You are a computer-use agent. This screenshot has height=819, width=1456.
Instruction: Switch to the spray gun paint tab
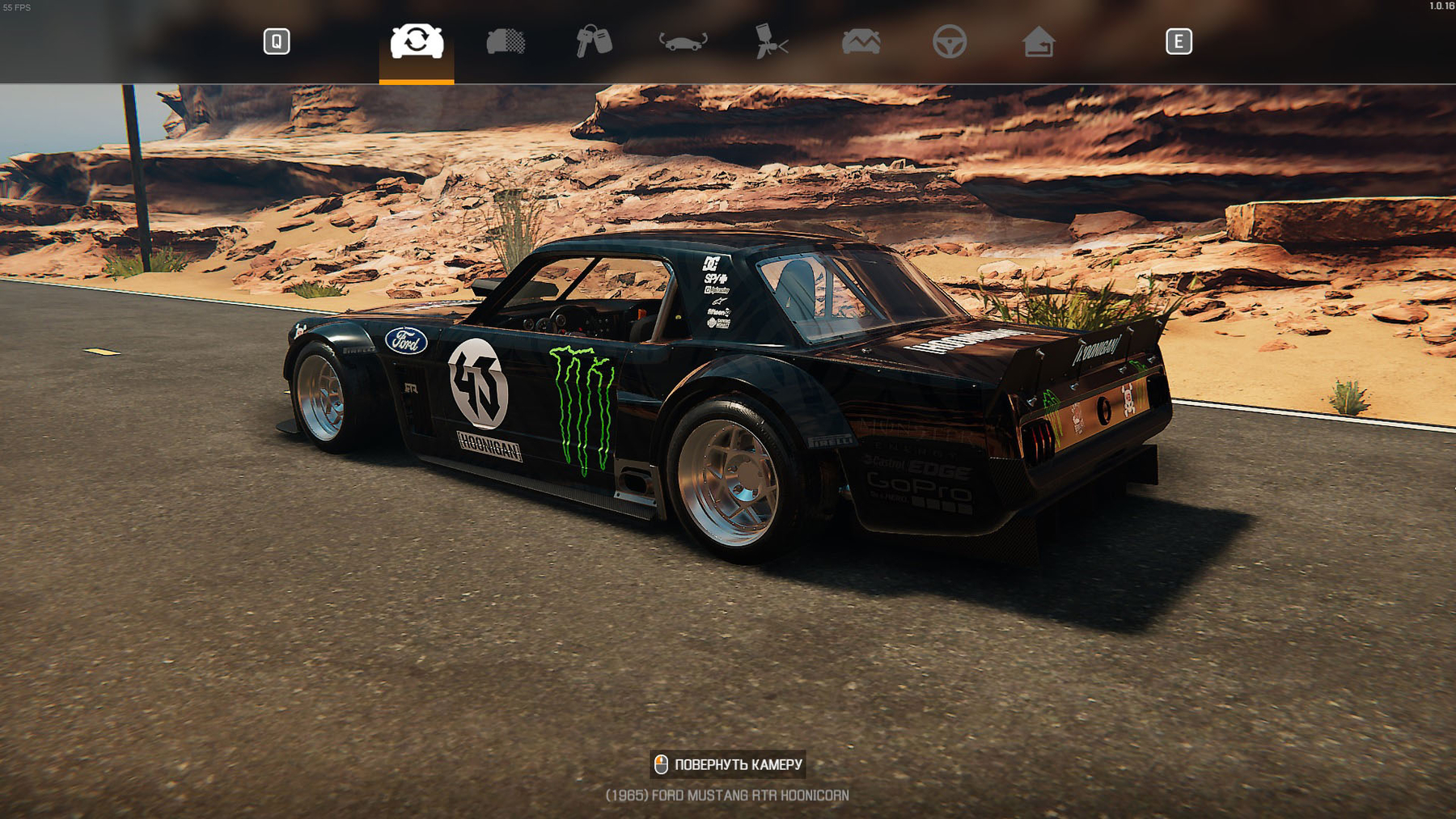pyautogui.click(x=772, y=41)
